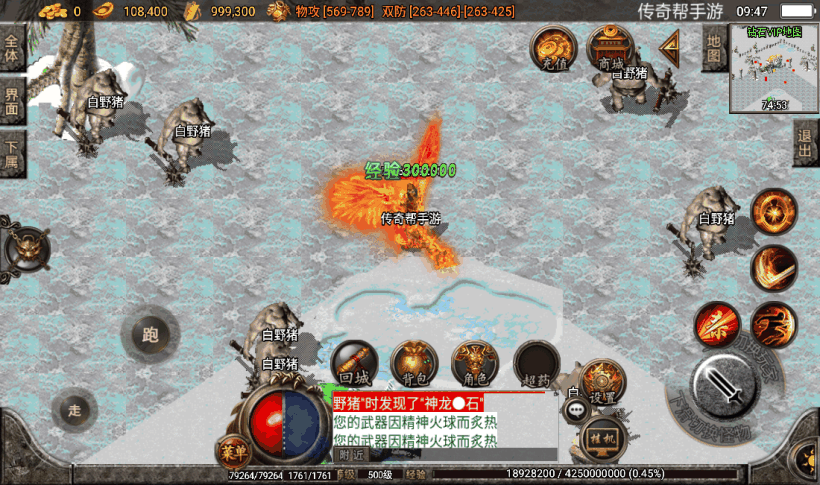
Task: Enable 挂机 auto-battle mode
Action: 601,438
